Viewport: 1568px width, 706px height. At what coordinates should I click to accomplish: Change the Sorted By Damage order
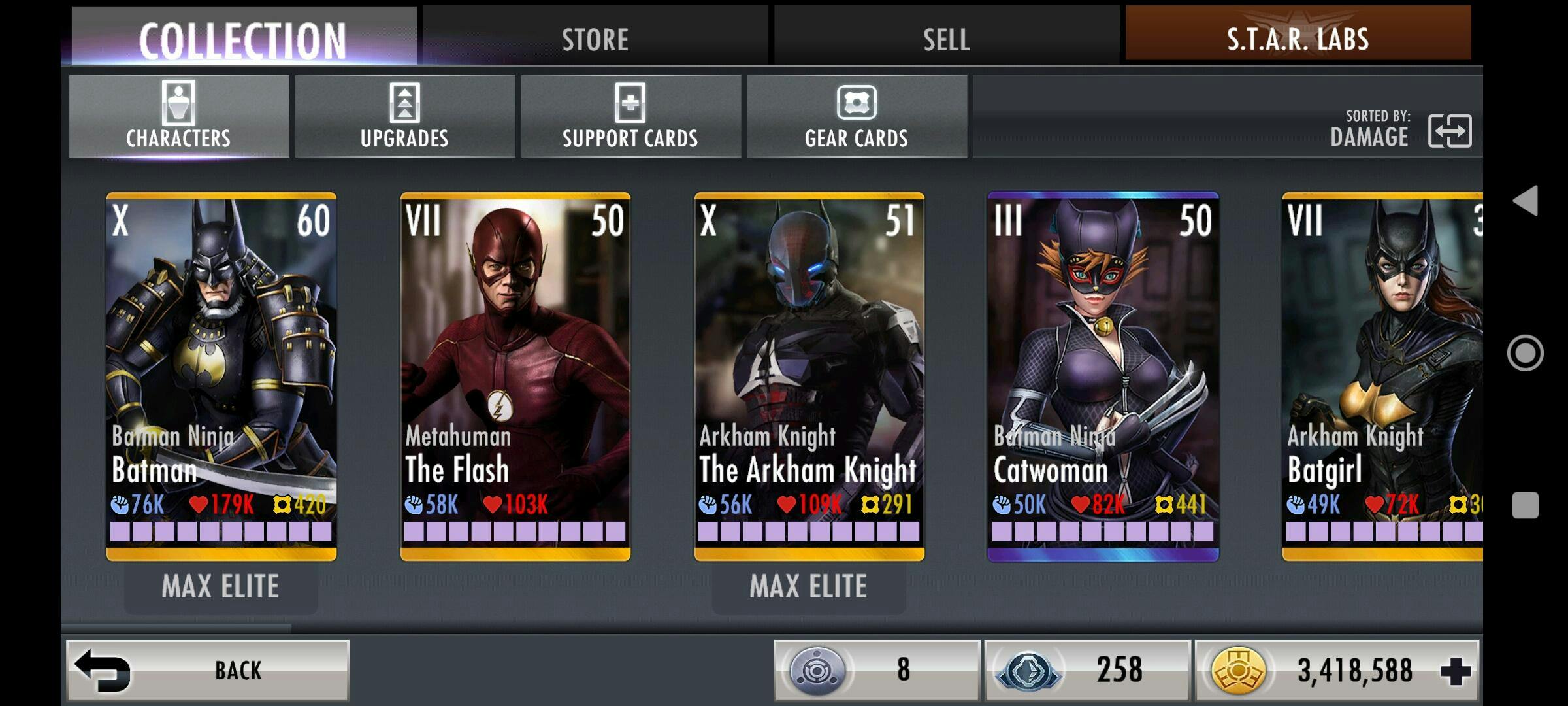[x=1449, y=131]
